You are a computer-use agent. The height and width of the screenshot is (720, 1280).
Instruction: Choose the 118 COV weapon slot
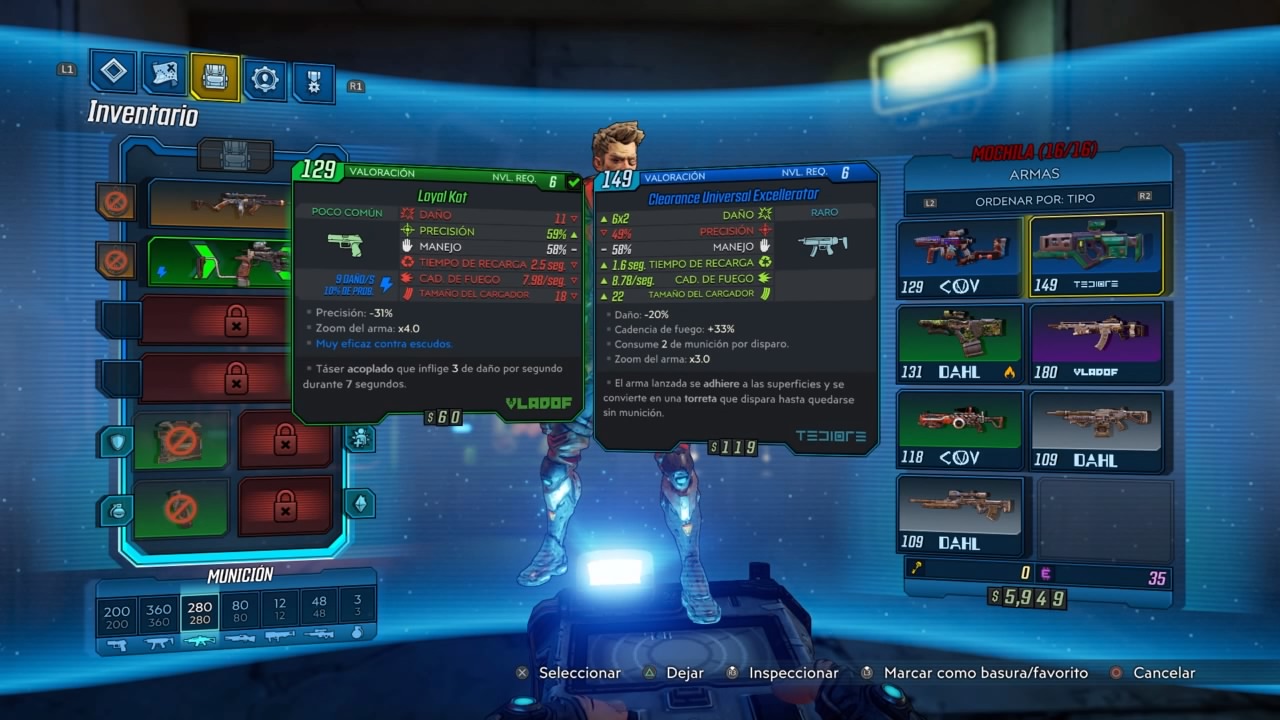[x=959, y=429]
